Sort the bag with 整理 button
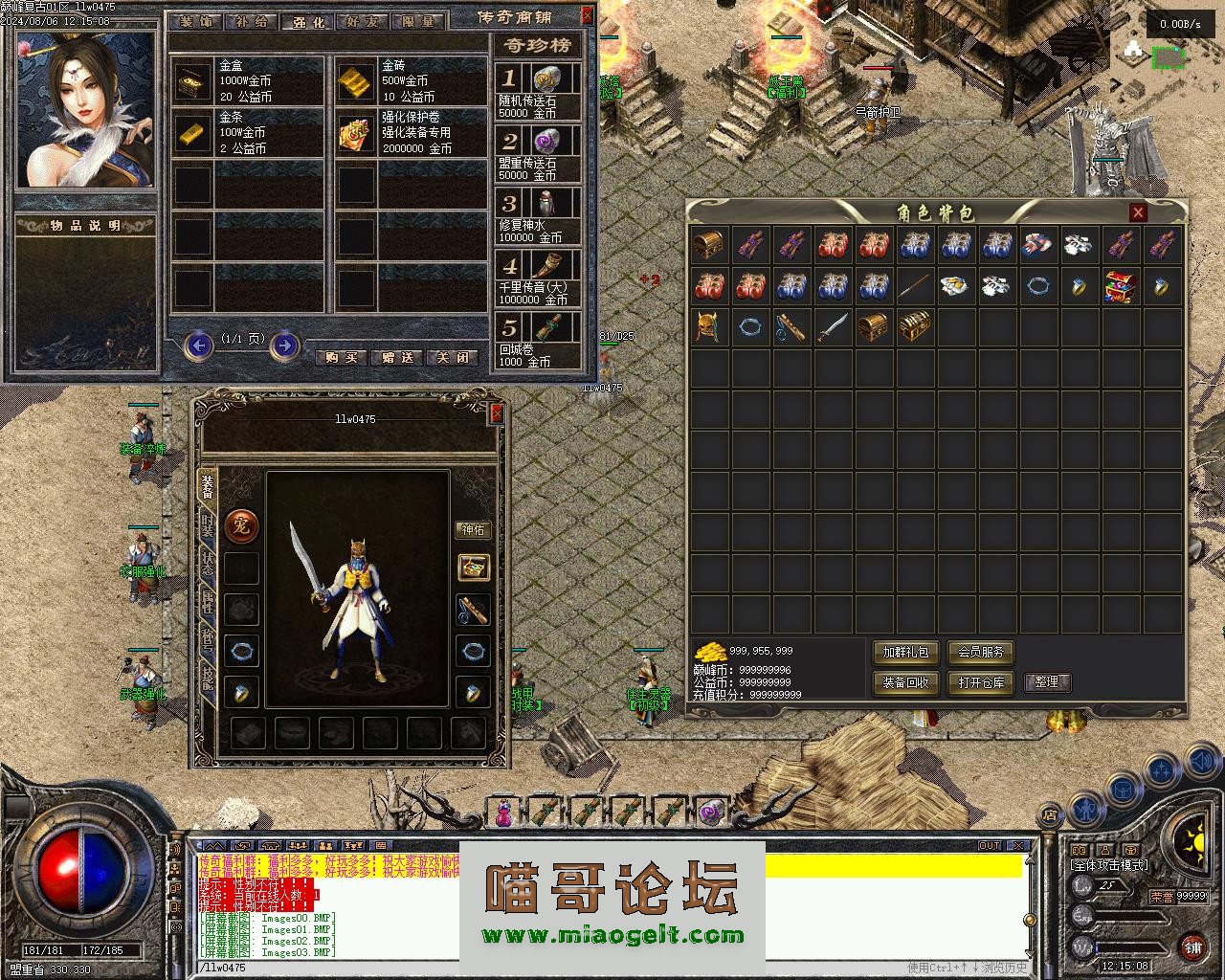Screen dimensions: 1225x980 1047,682
